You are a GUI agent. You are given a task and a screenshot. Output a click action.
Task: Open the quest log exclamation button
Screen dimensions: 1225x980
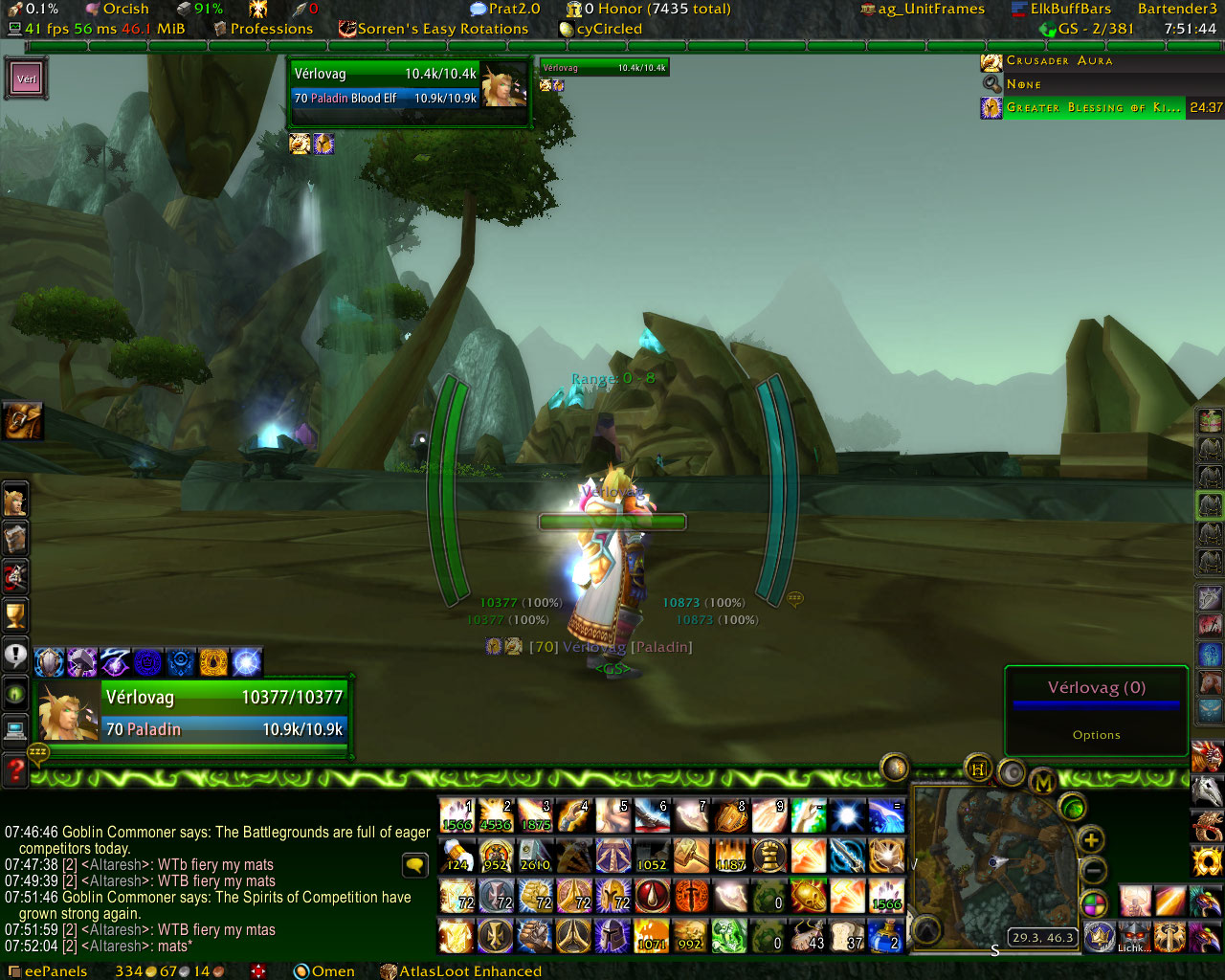15,655
